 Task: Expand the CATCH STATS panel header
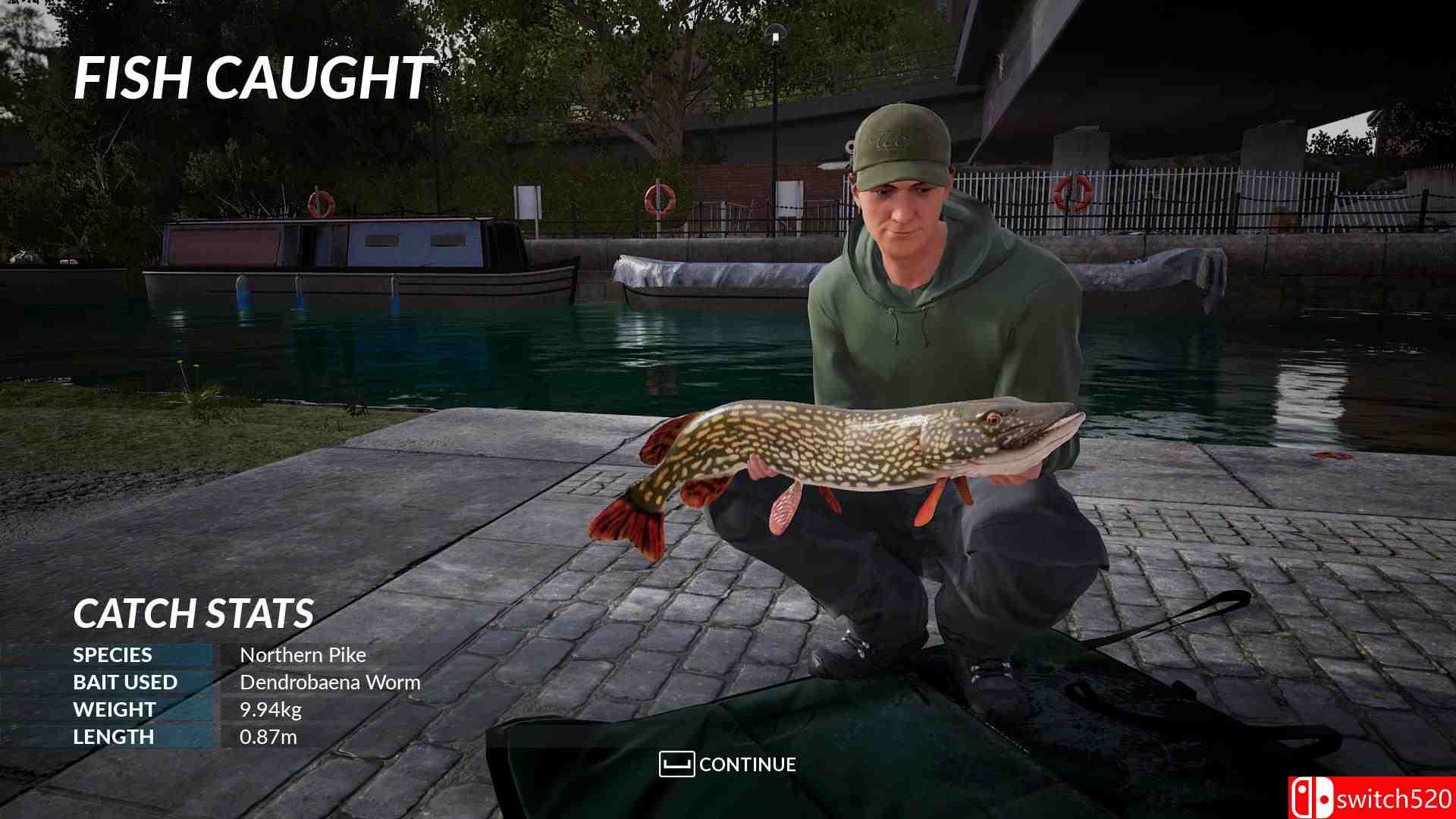tap(193, 613)
